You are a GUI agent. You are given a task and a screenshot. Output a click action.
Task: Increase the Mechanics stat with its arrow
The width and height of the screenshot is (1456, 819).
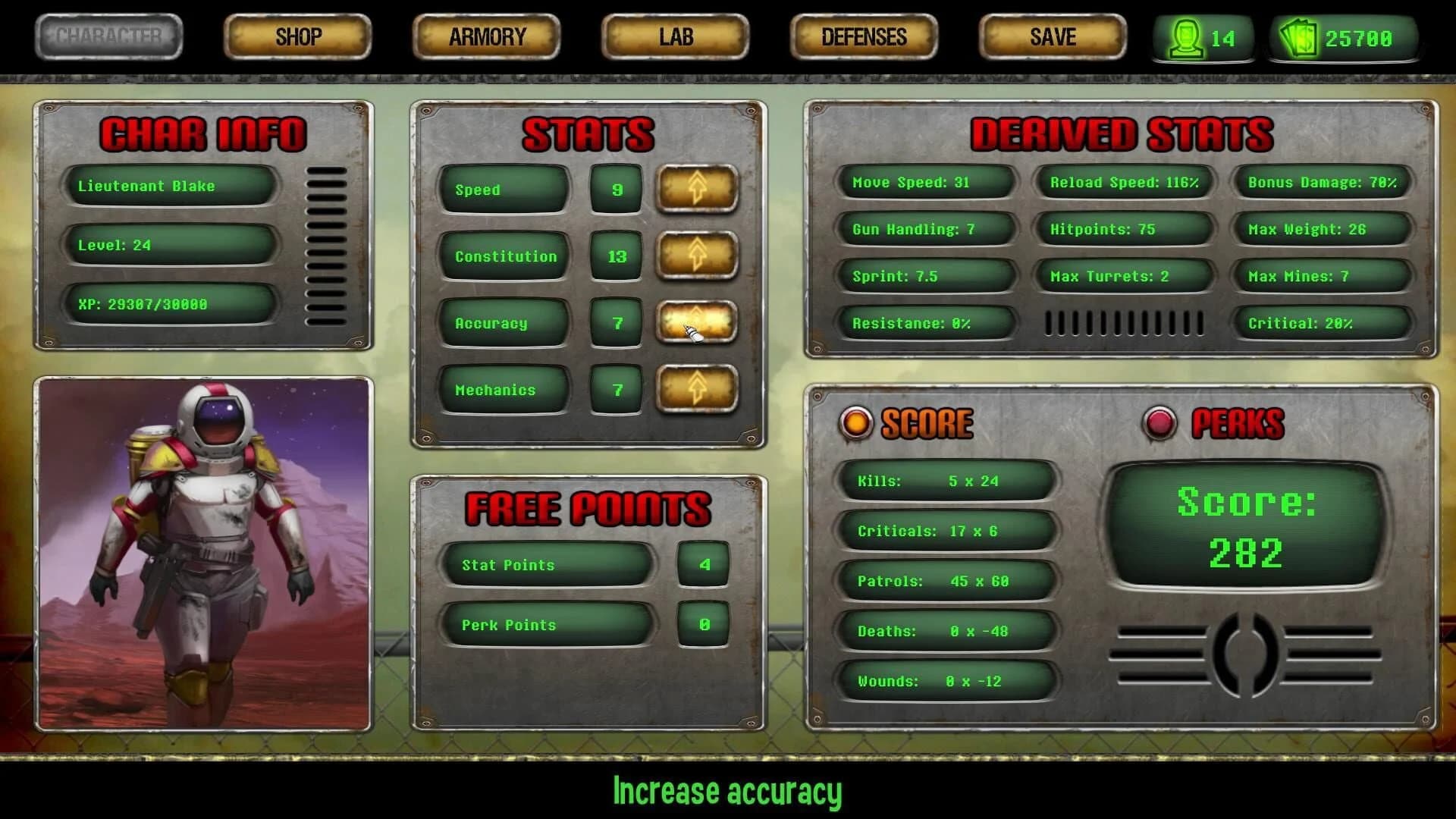tap(696, 389)
